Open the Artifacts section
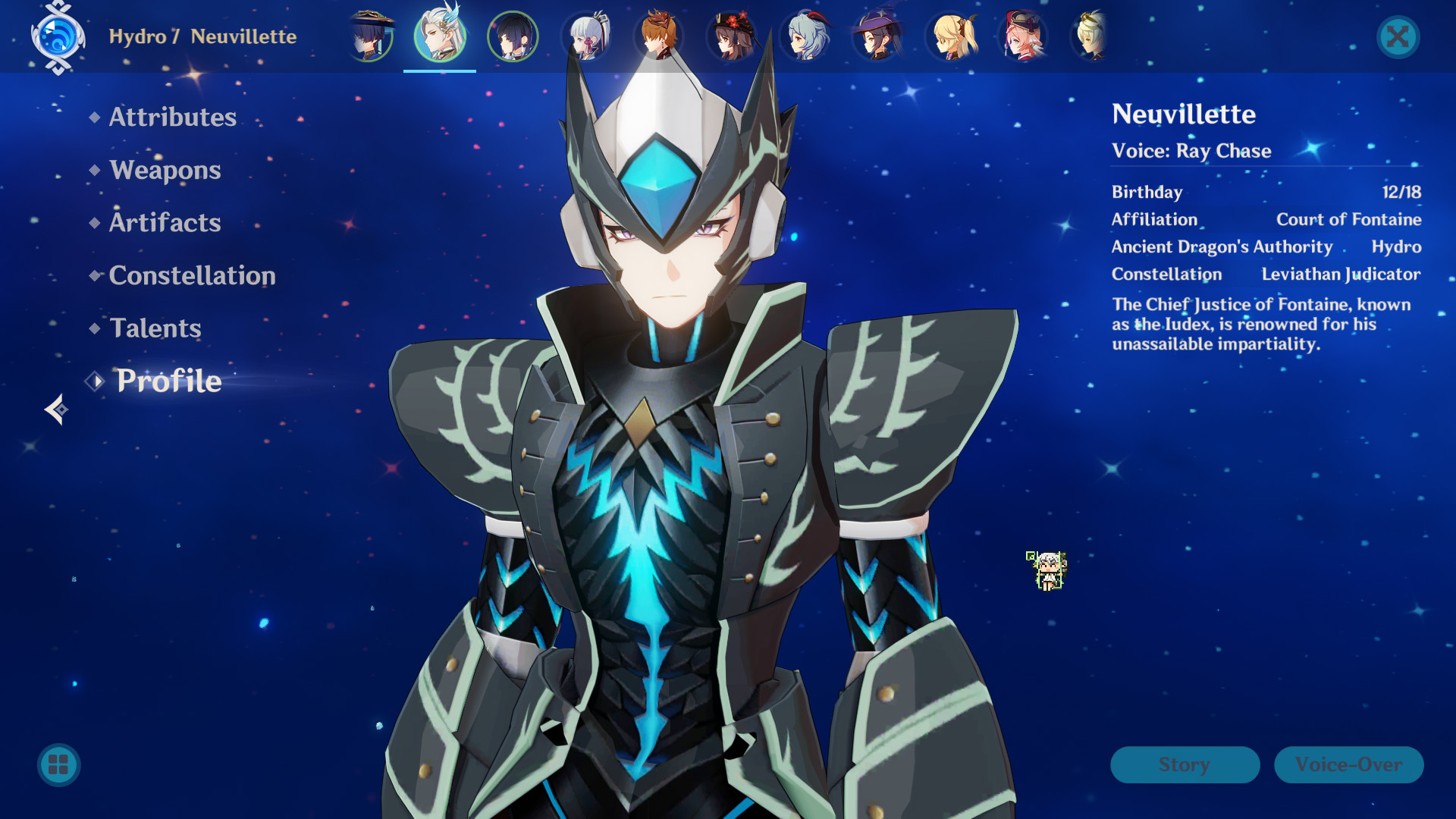The width and height of the screenshot is (1456, 819). point(164,222)
